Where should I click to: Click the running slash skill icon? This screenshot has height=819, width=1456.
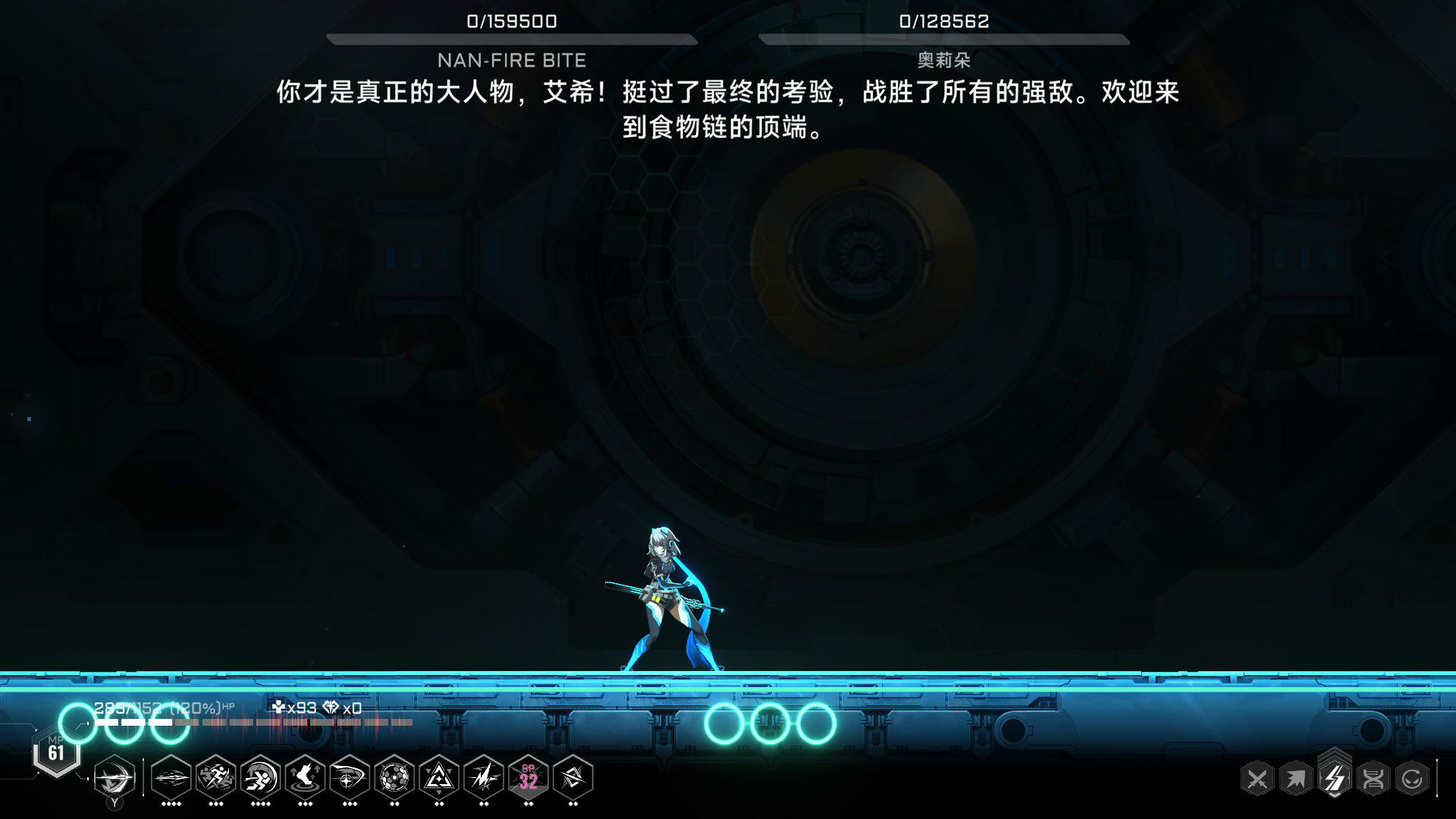tap(214, 779)
